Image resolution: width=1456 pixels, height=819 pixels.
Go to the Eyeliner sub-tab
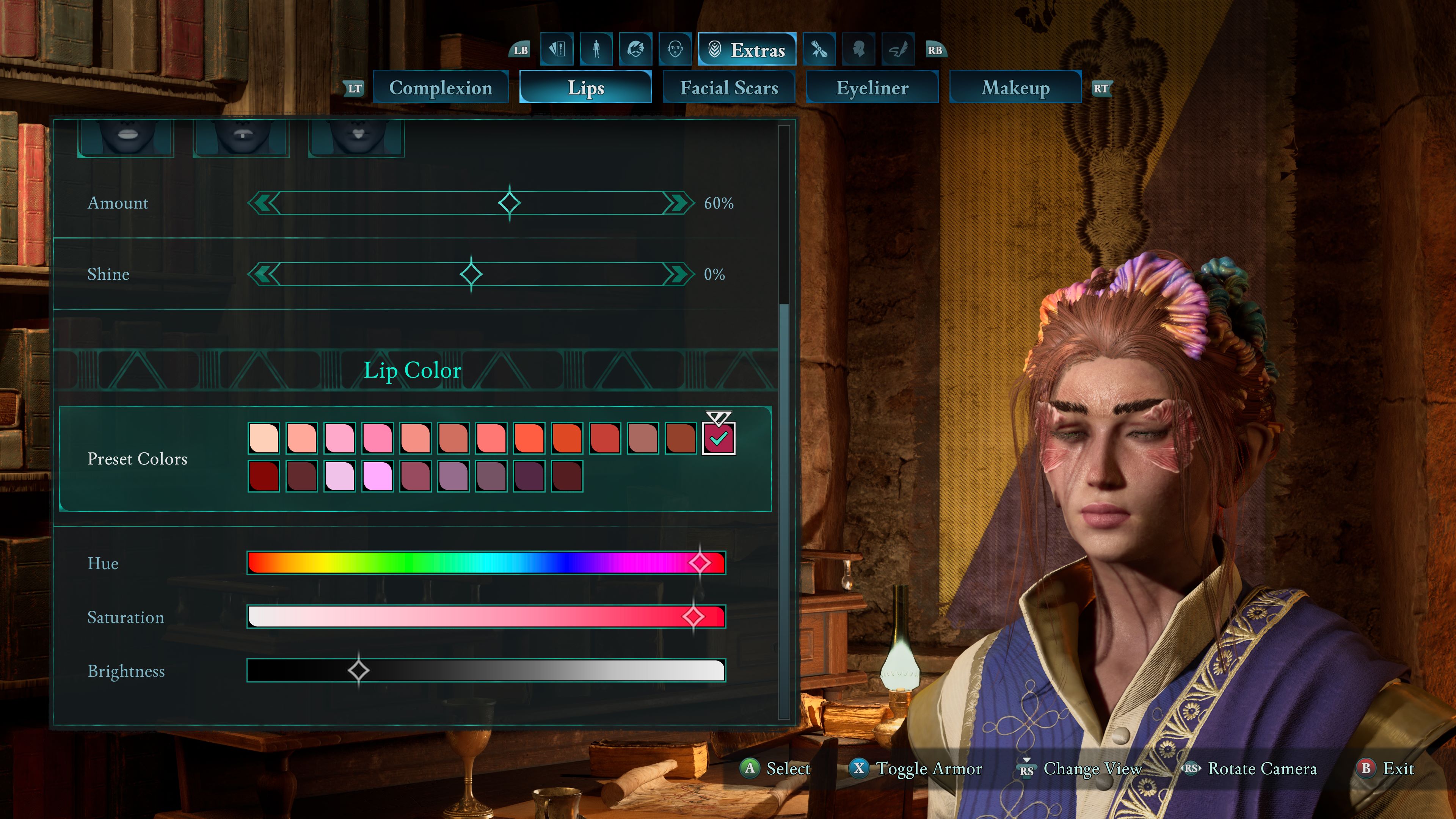click(x=872, y=88)
